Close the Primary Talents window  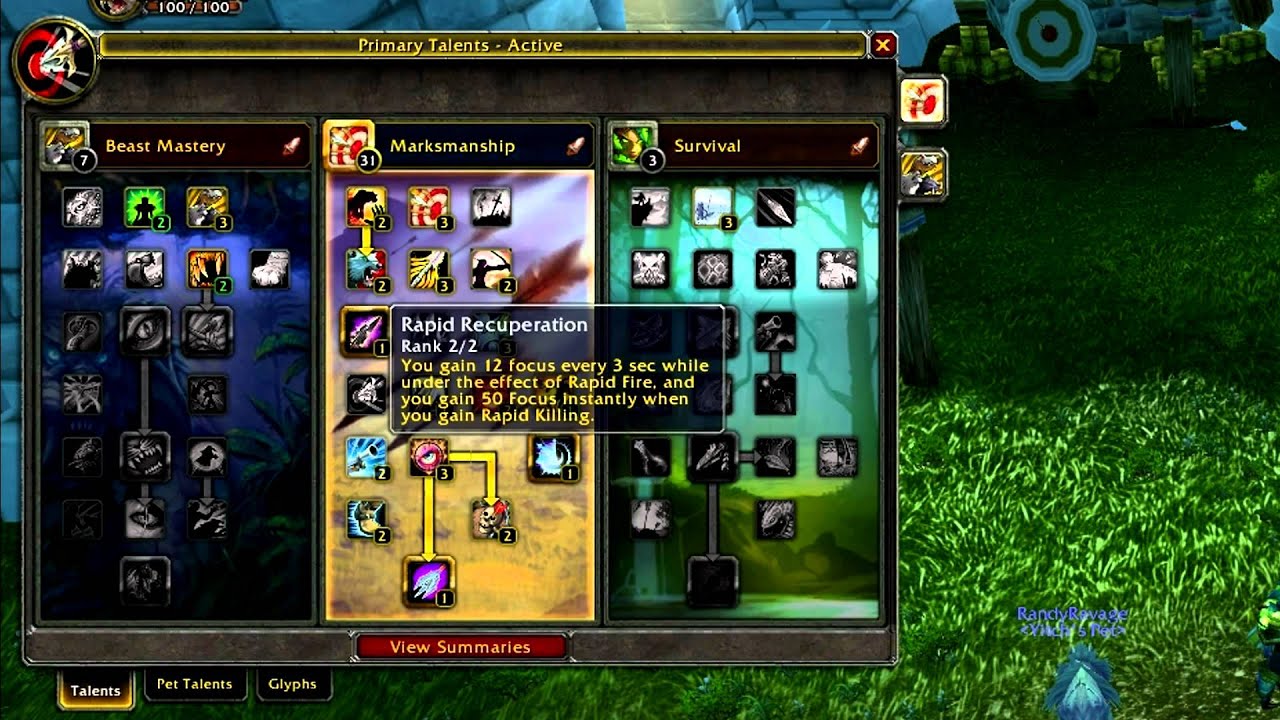point(883,45)
